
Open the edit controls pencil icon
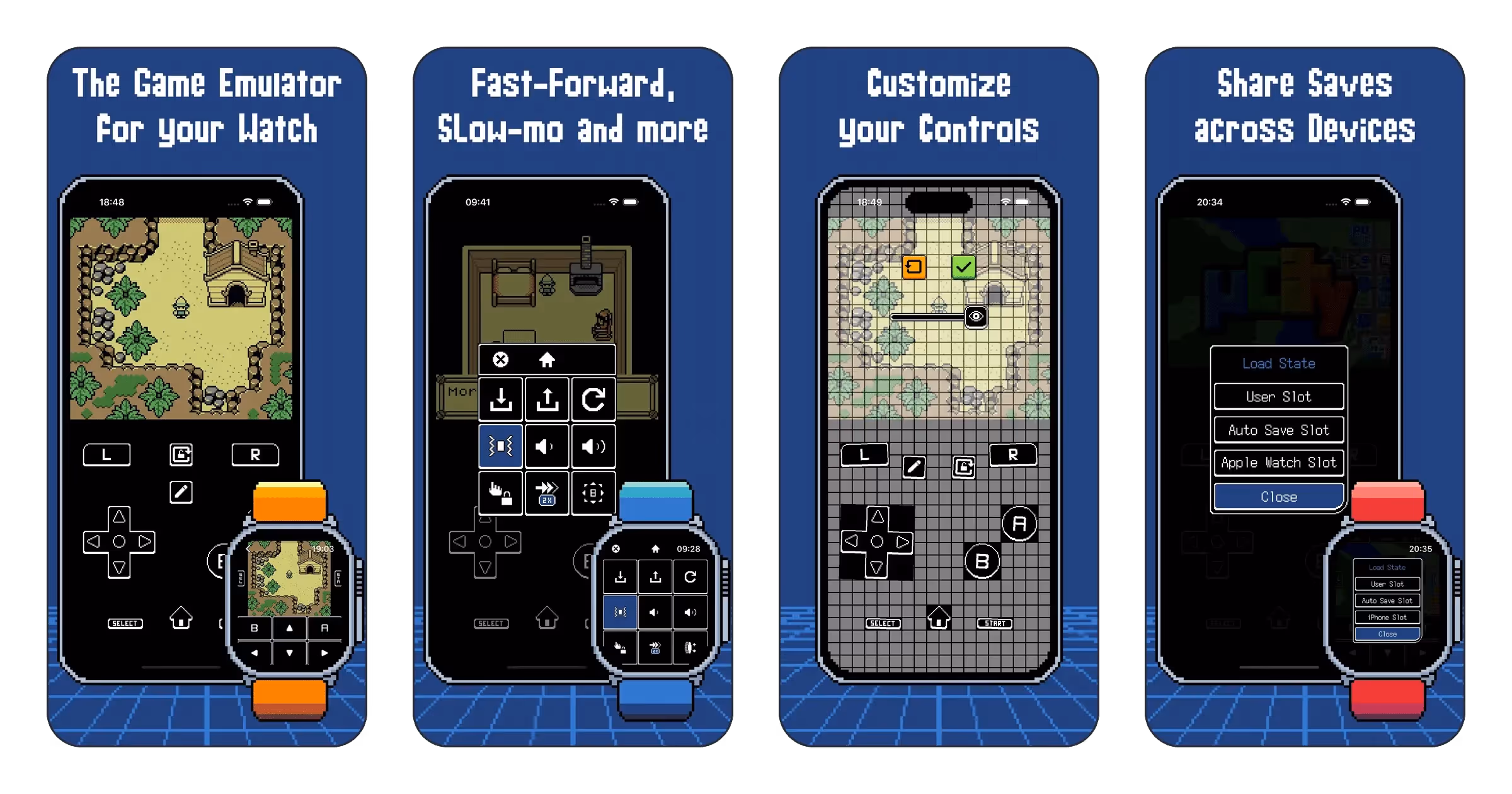(x=181, y=492)
